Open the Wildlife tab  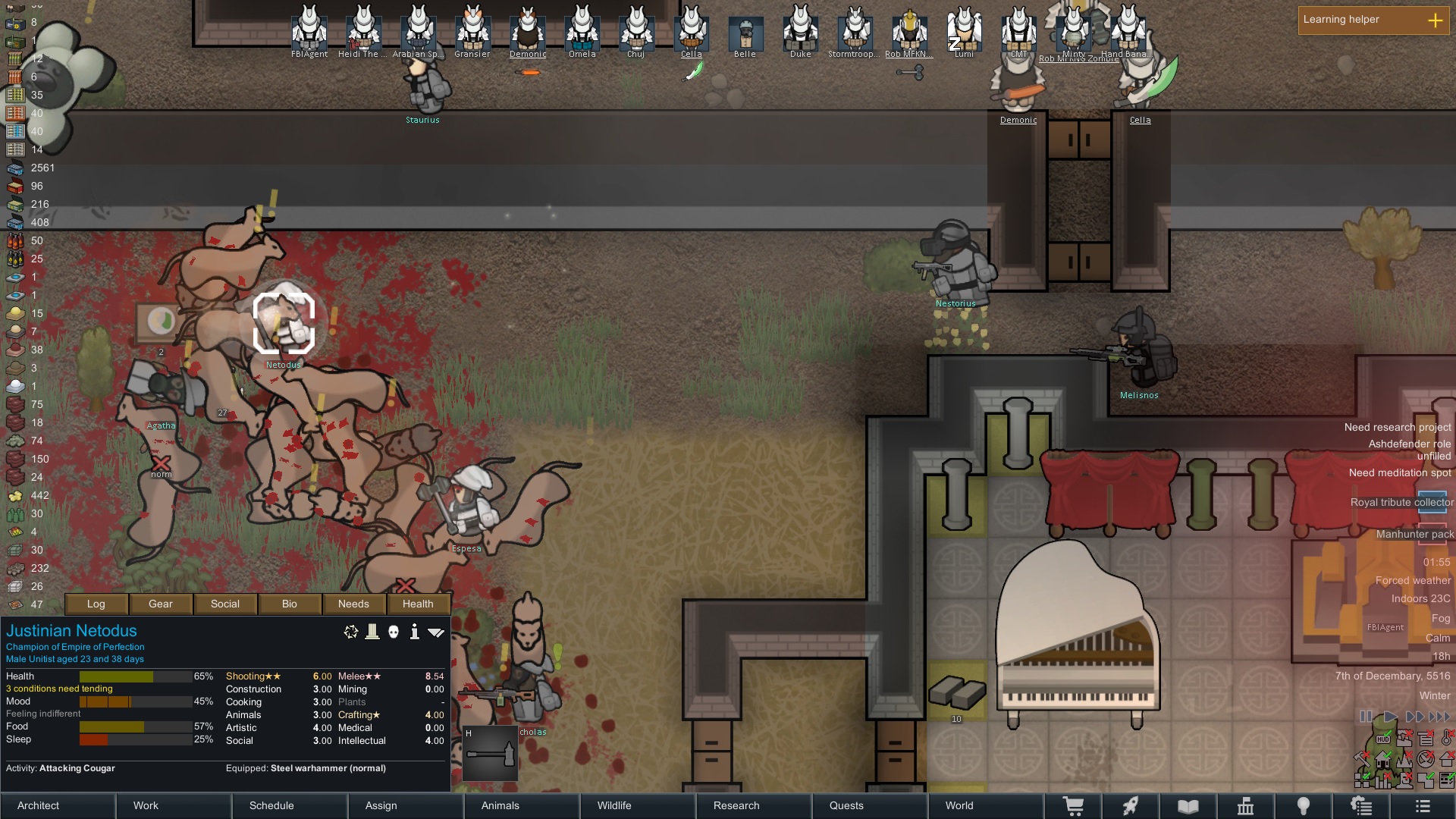click(x=614, y=805)
